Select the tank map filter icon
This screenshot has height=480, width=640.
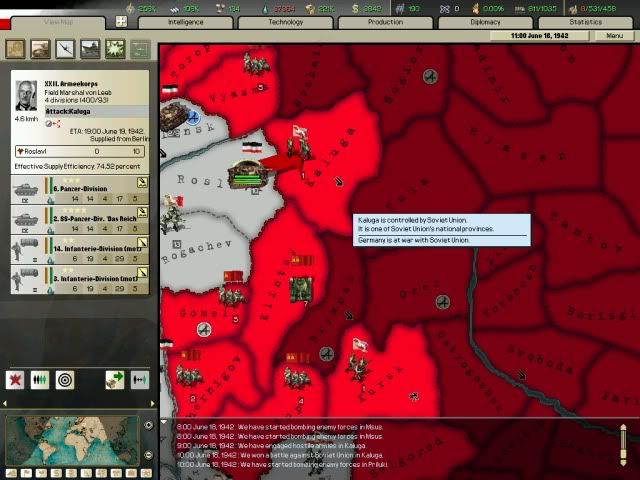(40, 48)
